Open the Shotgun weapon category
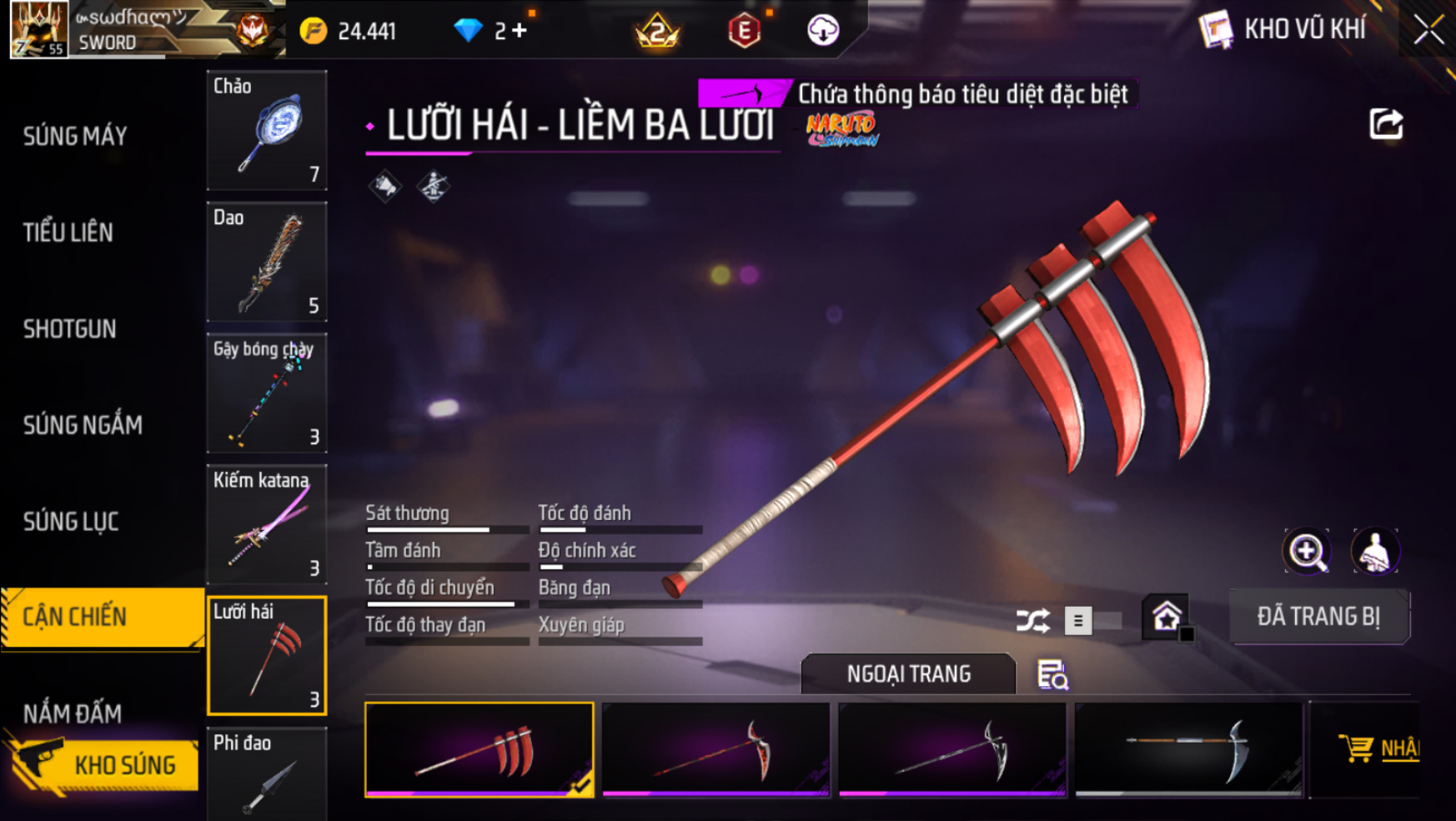The height and width of the screenshot is (821, 1456). coord(70,329)
